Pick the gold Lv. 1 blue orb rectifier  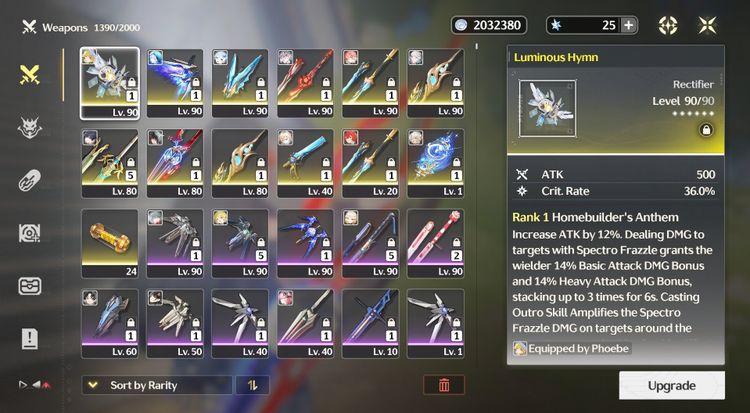coord(435,164)
